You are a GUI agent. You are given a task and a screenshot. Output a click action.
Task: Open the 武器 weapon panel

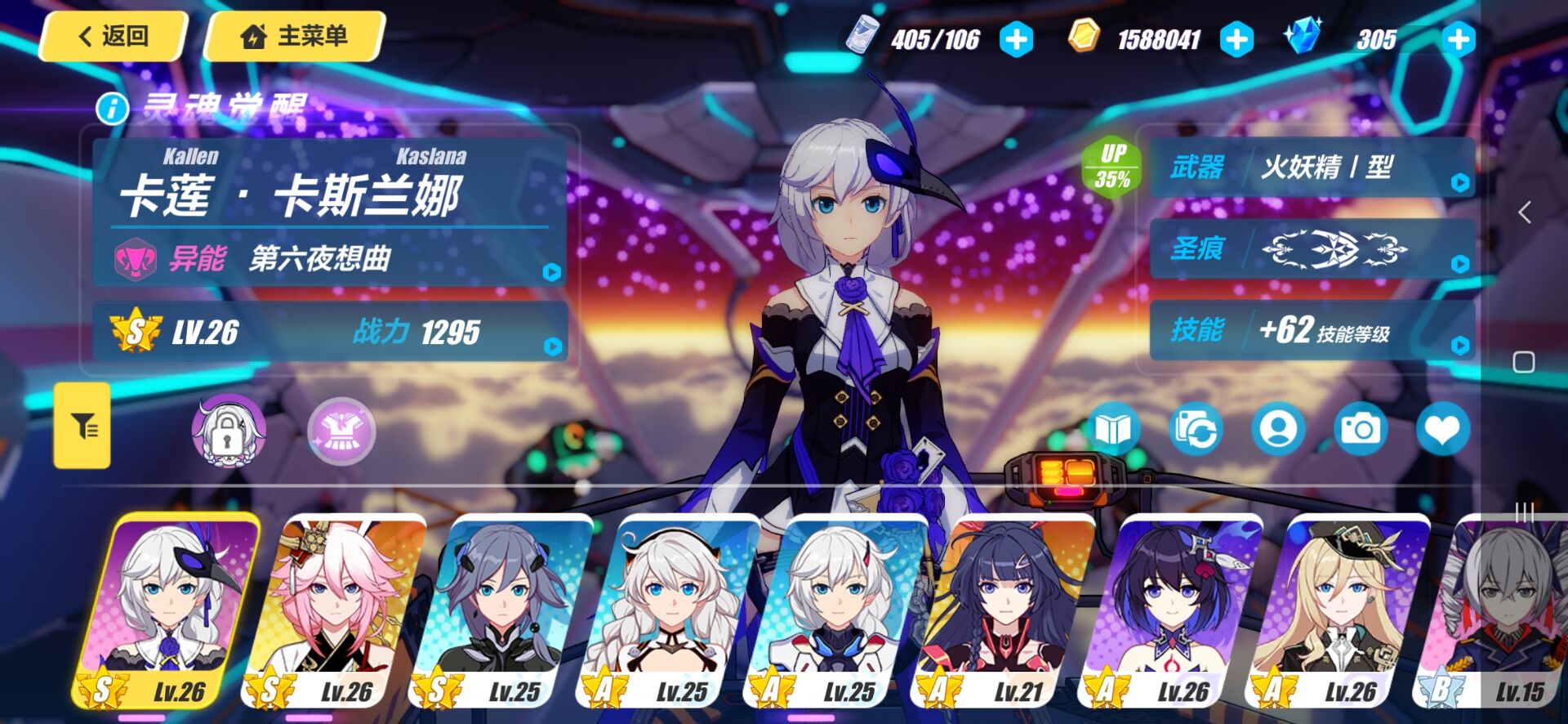[x=1312, y=168]
